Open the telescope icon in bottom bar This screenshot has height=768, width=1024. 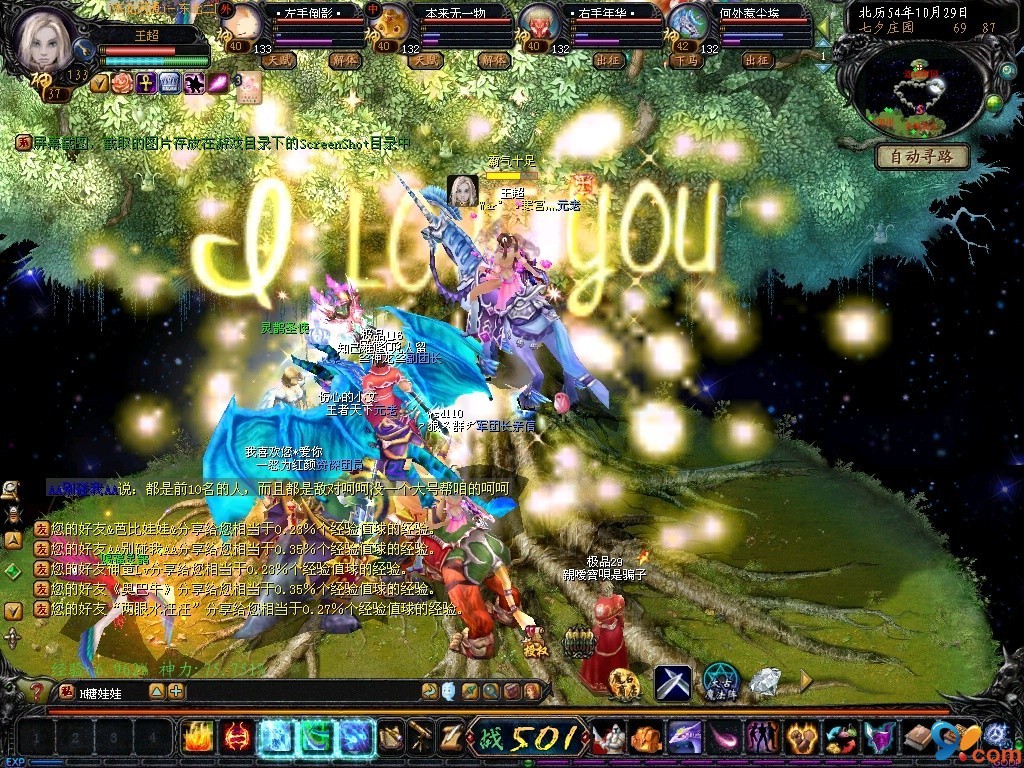point(421,737)
